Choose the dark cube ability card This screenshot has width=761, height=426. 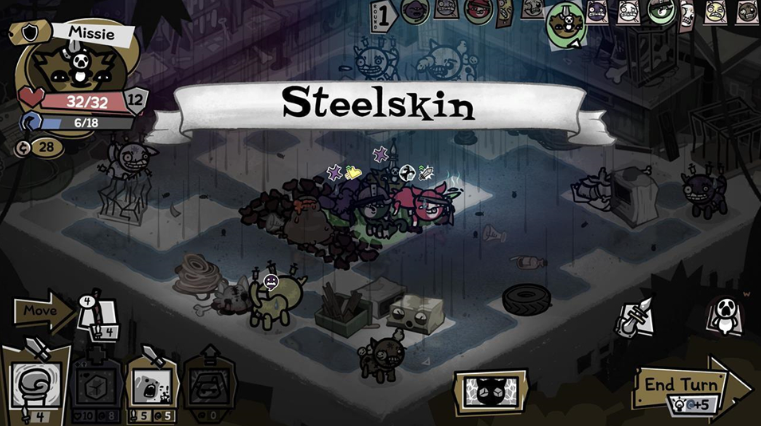pyautogui.click(x=95, y=386)
